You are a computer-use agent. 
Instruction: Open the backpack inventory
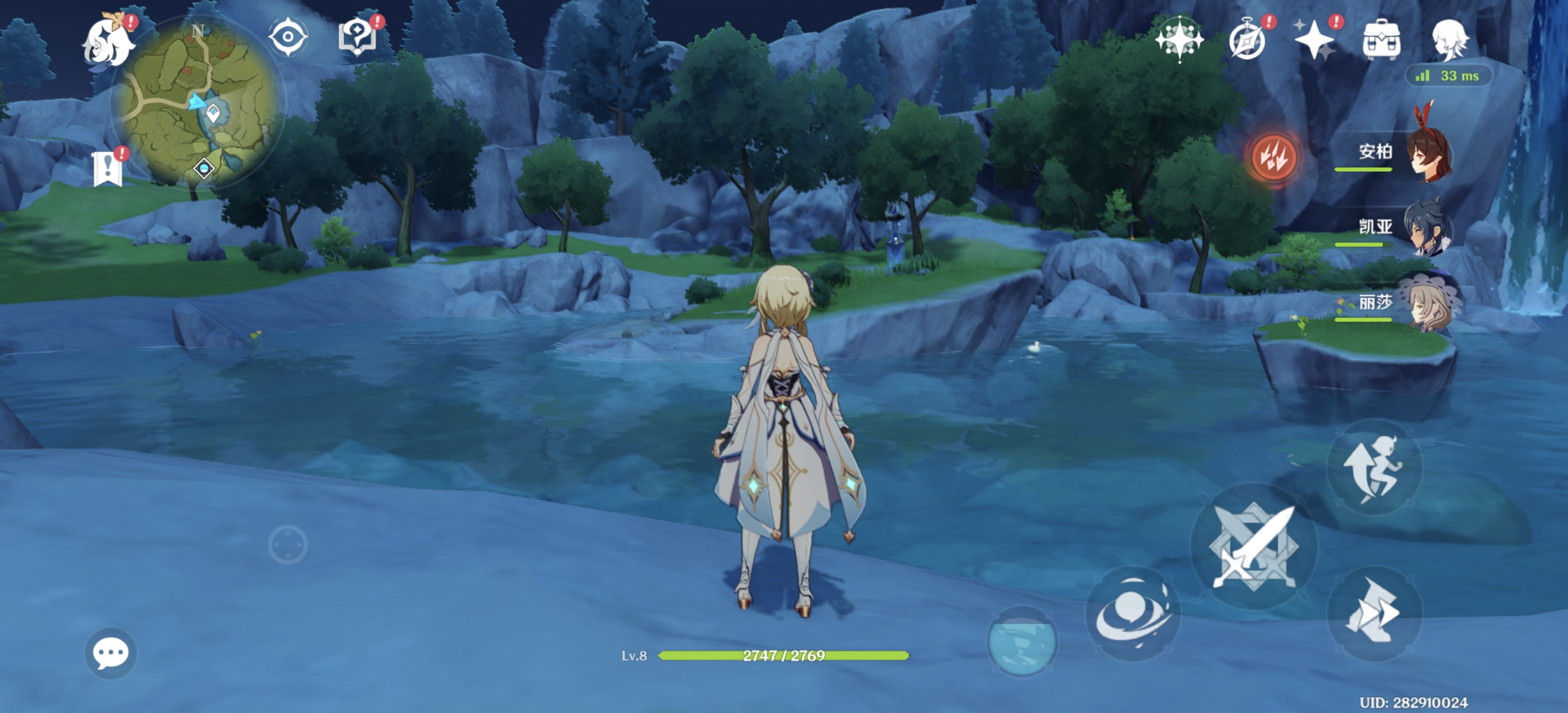pos(1381,40)
